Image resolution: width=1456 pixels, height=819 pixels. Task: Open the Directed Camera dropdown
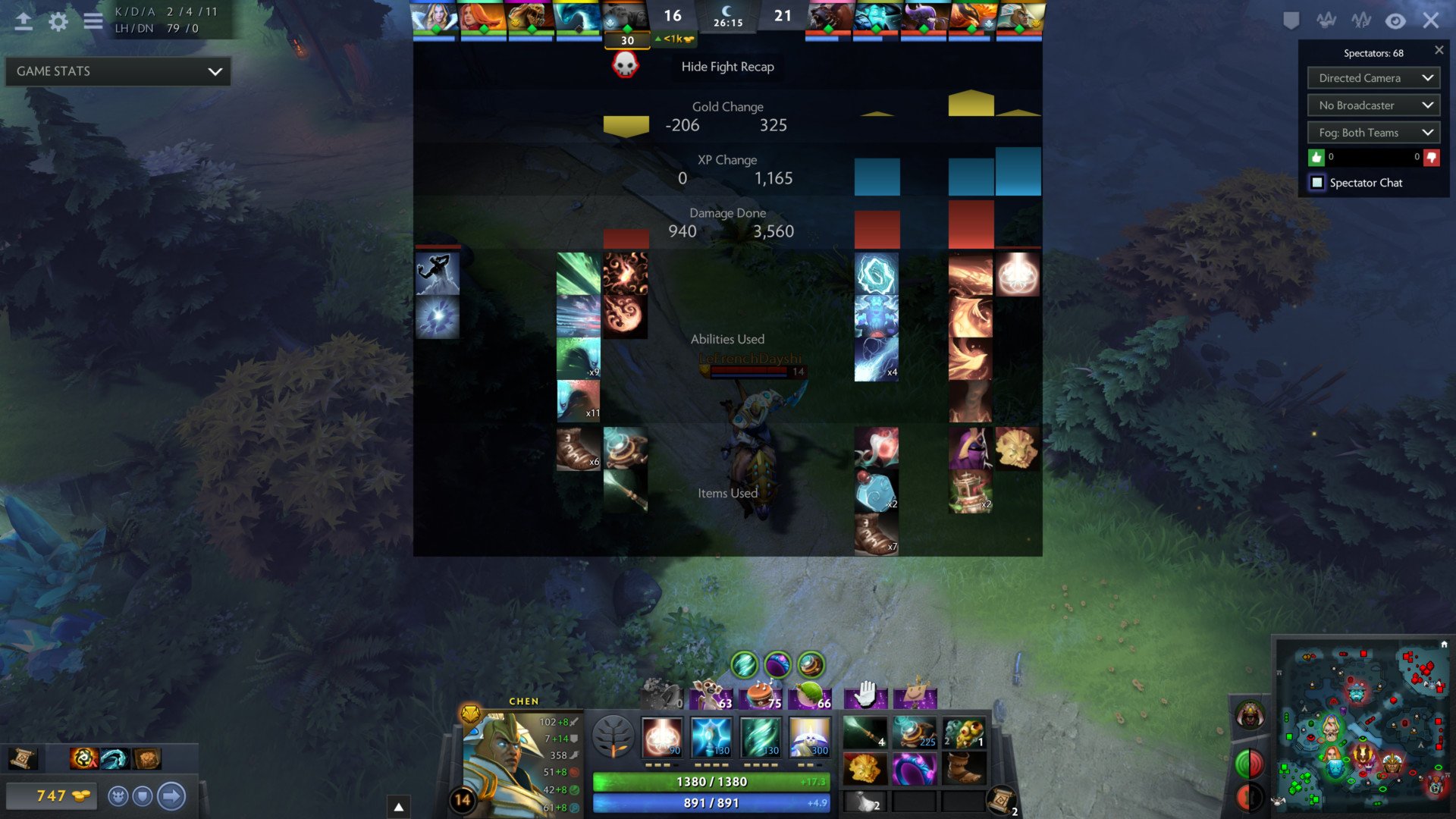[x=1373, y=77]
